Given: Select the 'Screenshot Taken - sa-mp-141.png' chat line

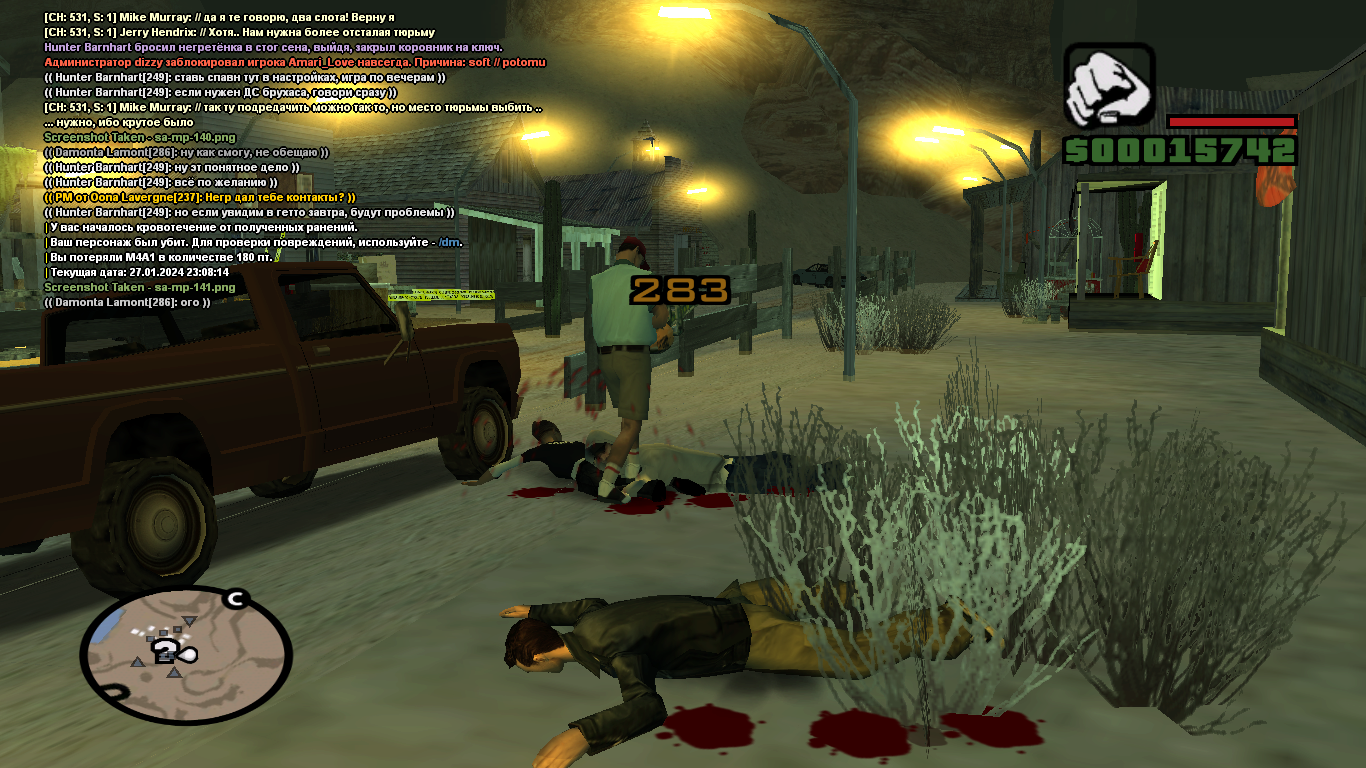Looking at the screenshot, I should pyautogui.click(x=140, y=287).
